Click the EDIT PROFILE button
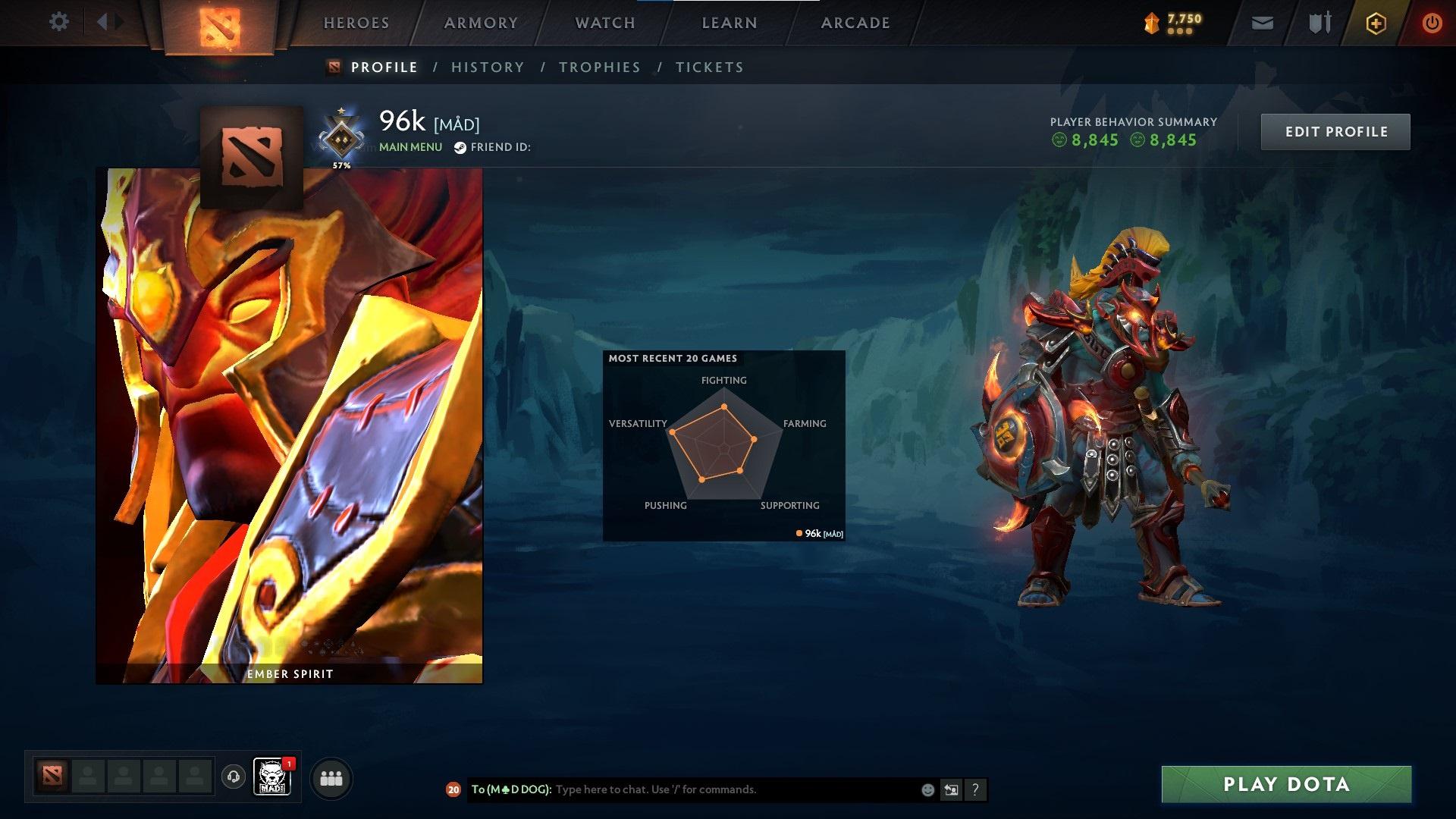This screenshot has height=819, width=1456. pyautogui.click(x=1335, y=130)
